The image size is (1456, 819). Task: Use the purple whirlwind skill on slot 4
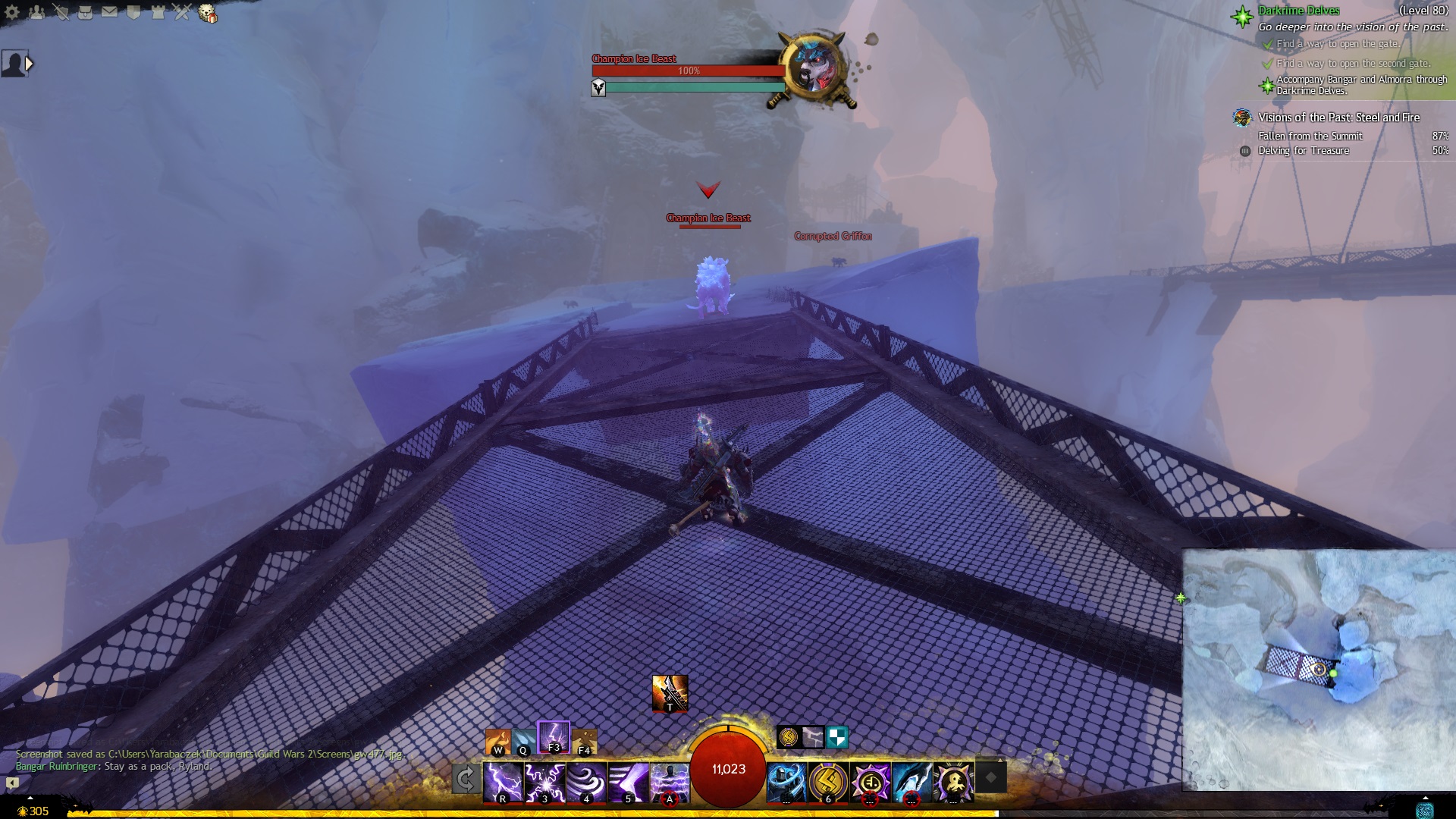[x=586, y=782]
